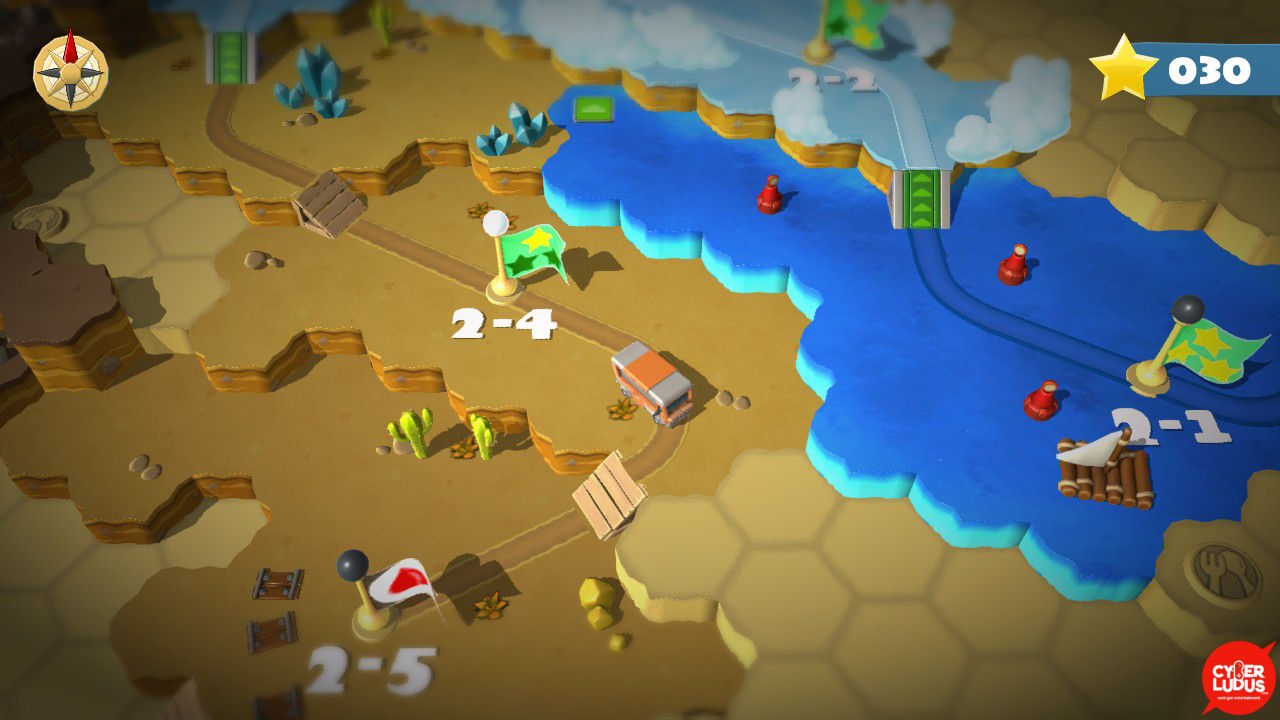The image size is (1280, 720).
Task: Select the level 2-4 flag
Action: [x=527, y=255]
